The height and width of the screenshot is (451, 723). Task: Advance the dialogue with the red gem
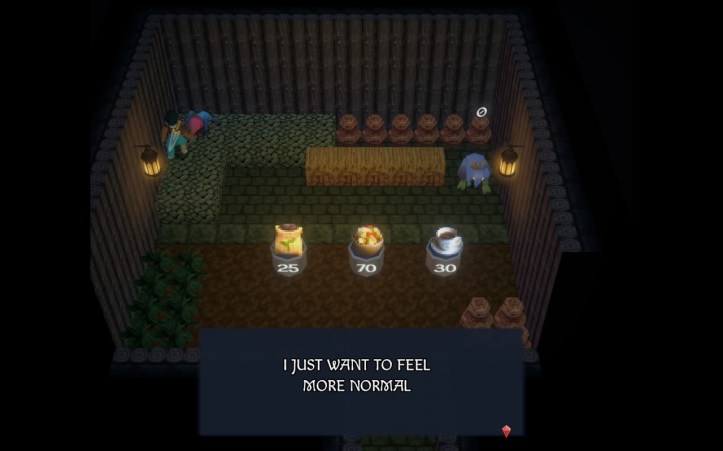pos(506,431)
